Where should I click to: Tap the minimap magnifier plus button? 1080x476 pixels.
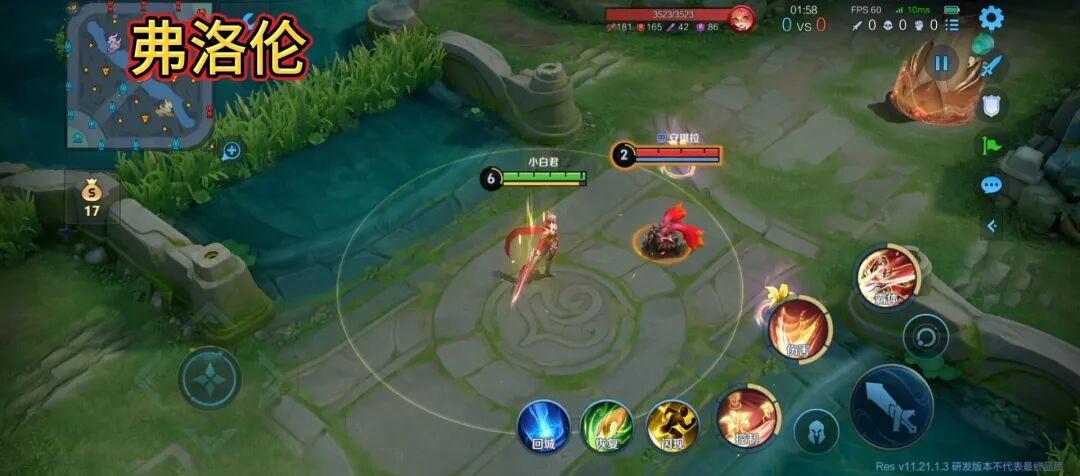click(232, 151)
